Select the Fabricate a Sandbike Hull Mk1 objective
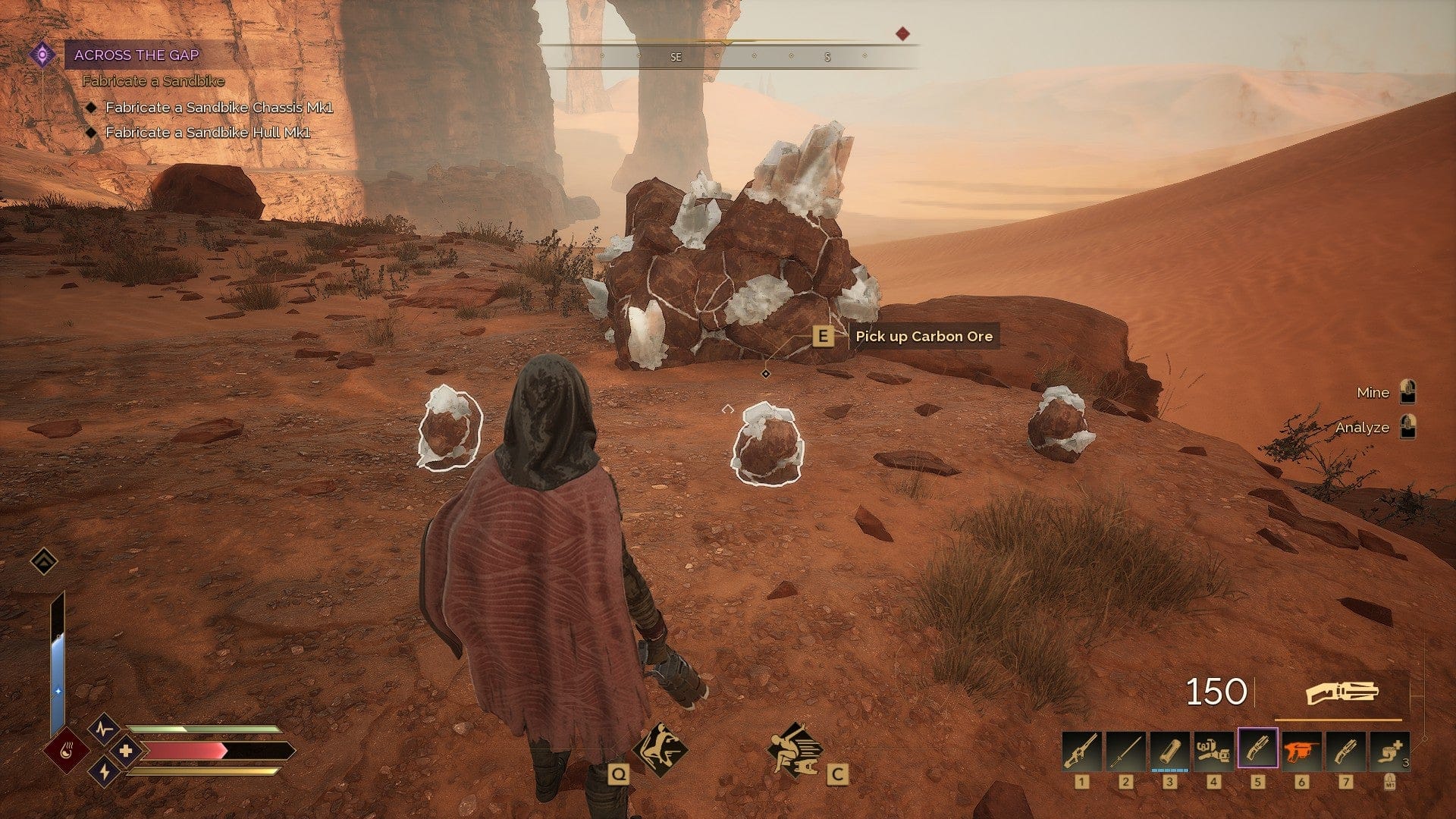Screen dimensions: 1456x819 click(208, 133)
